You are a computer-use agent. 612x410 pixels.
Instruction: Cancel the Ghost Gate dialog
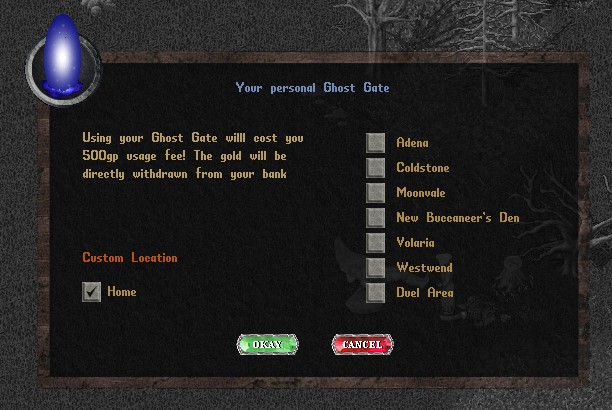coord(361,344)
